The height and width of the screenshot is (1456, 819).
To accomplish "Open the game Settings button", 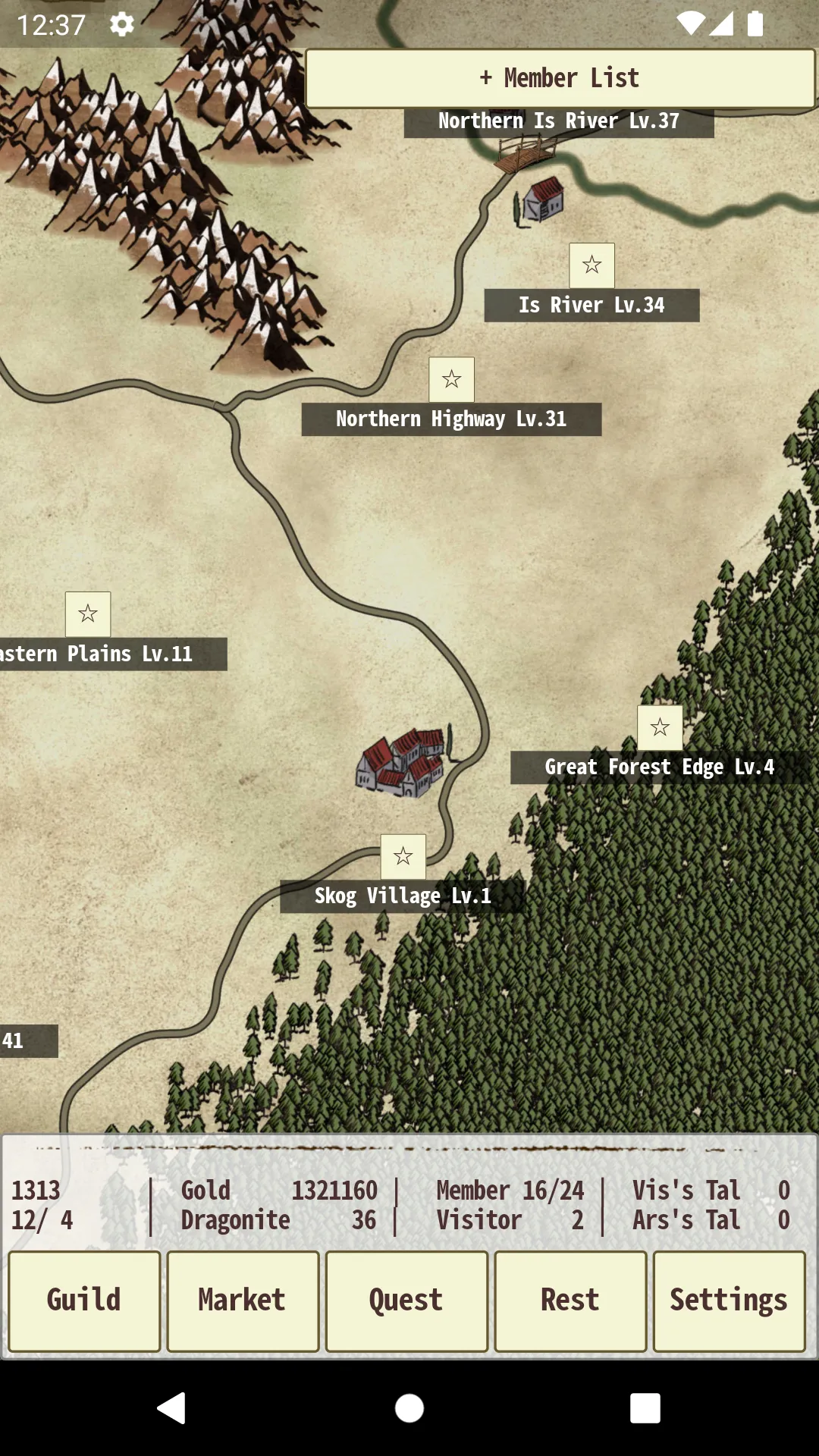I will pos(729,1301).
